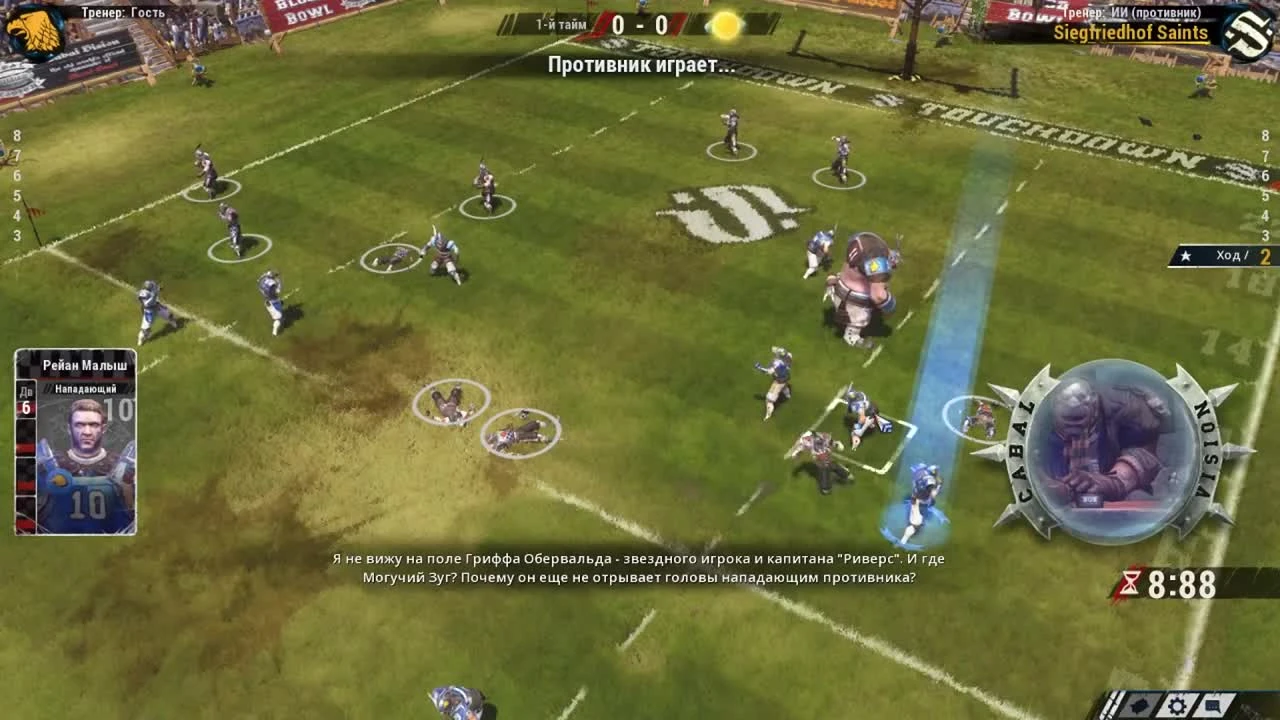The width and height of the screenshot is (1280, 720).
Task: Open the settings gear icon
Action: click(1178, 704)
